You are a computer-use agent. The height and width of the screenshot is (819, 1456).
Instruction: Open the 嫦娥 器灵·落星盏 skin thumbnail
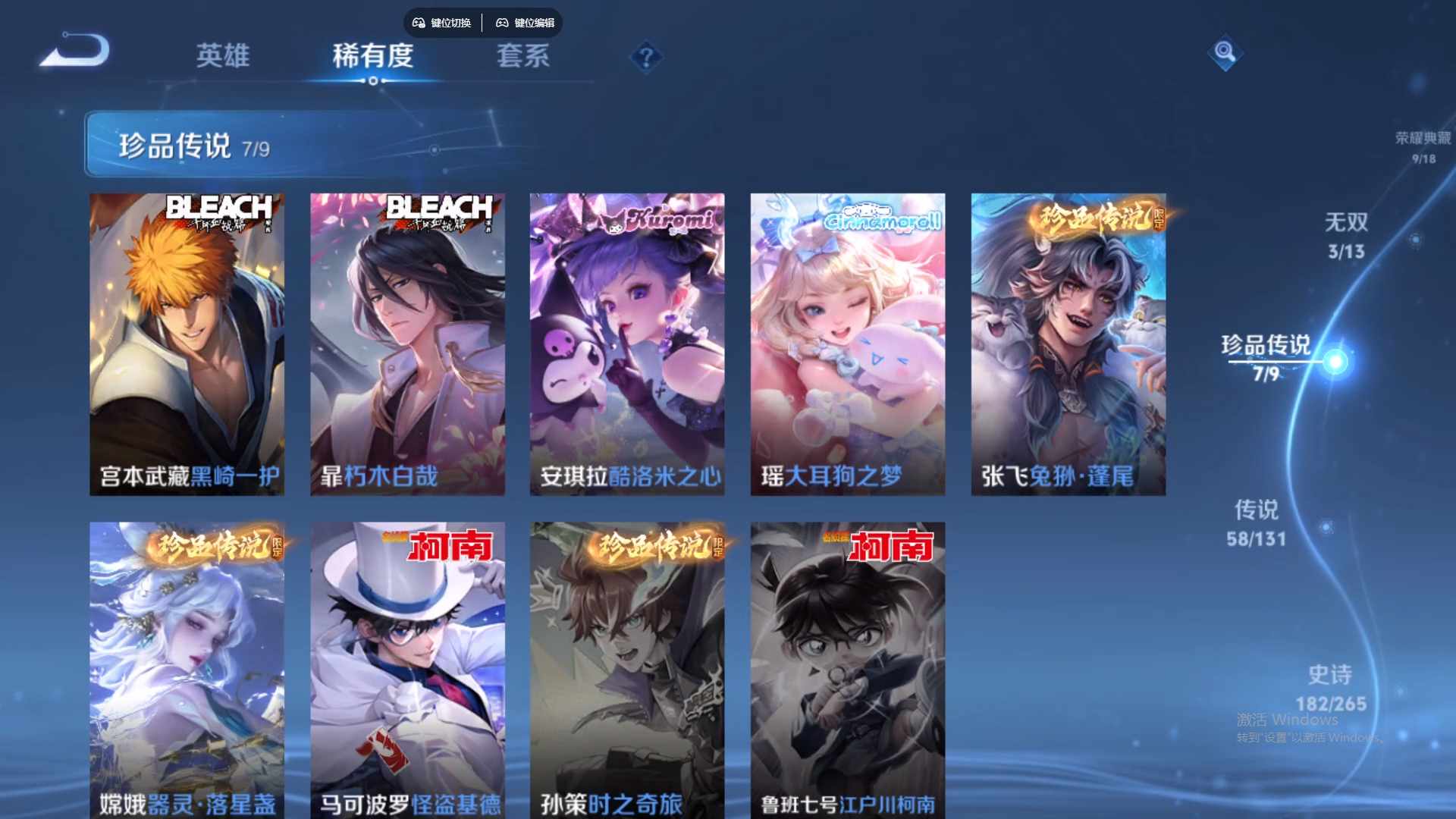tap(187, 667)
